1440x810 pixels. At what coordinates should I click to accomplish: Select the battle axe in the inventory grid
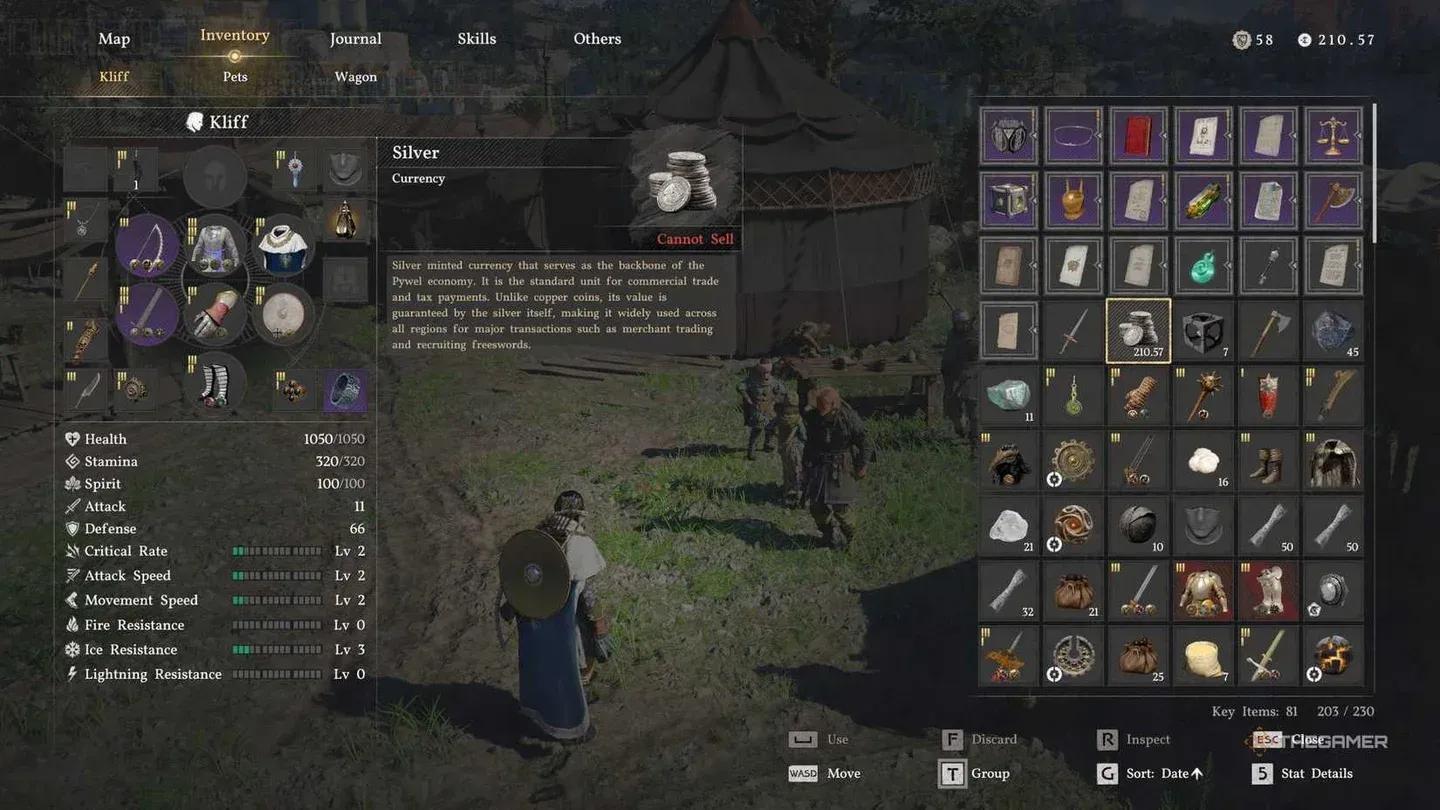point(1268,330)
